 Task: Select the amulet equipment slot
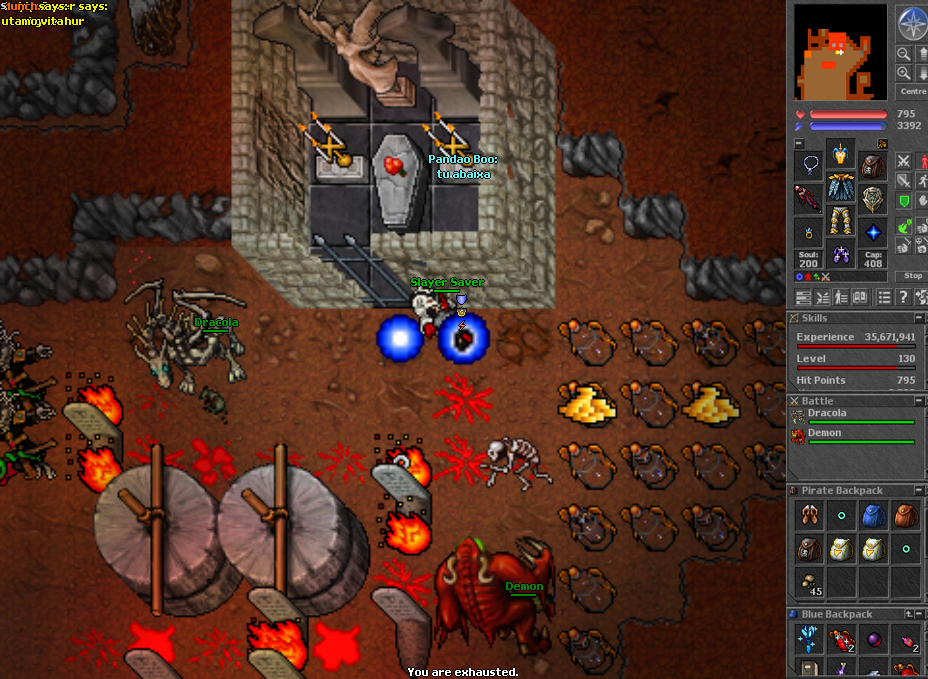[809, 165]
